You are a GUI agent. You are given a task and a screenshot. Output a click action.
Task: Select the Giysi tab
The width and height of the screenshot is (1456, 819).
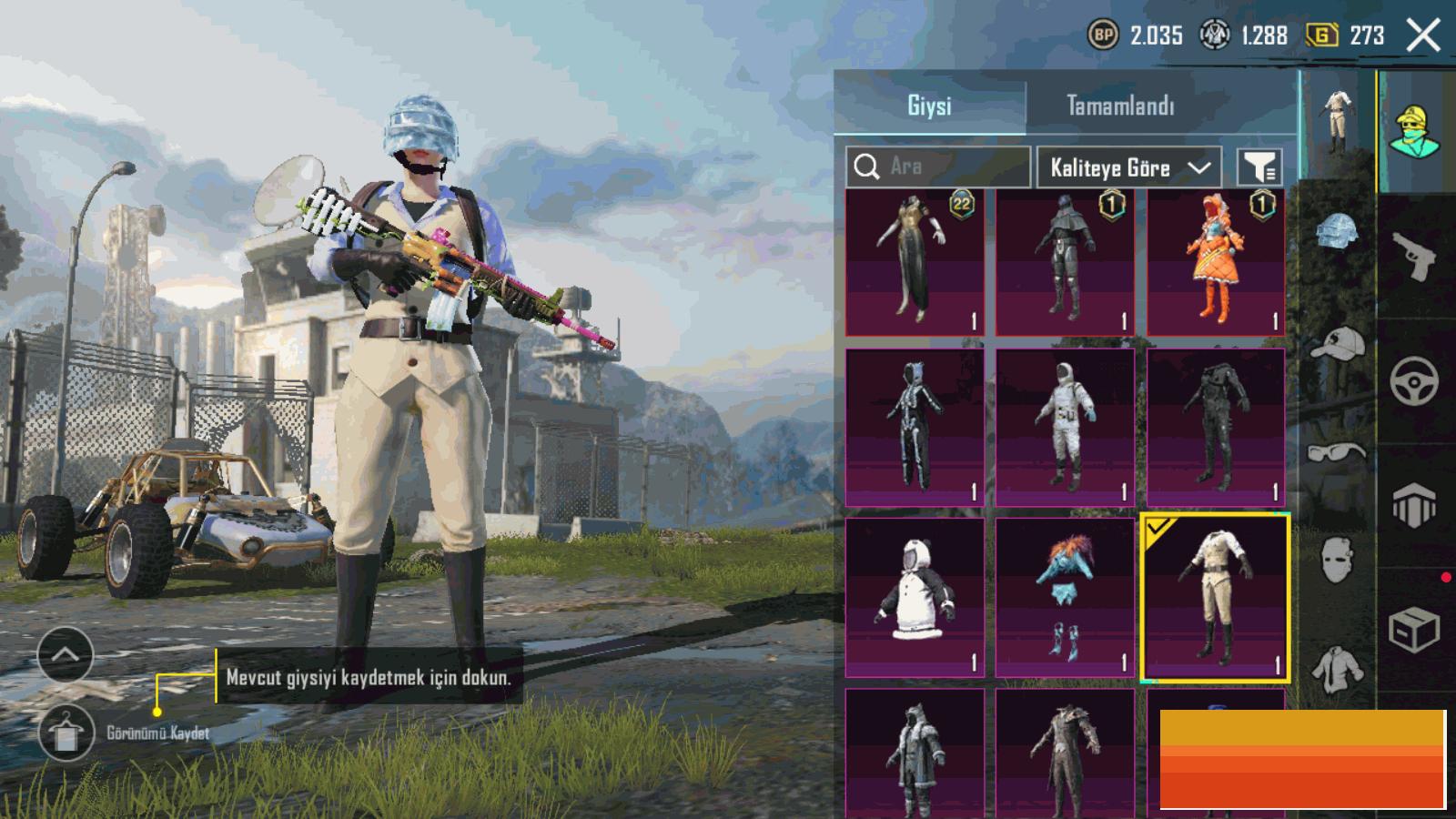(x=929, y=106)
